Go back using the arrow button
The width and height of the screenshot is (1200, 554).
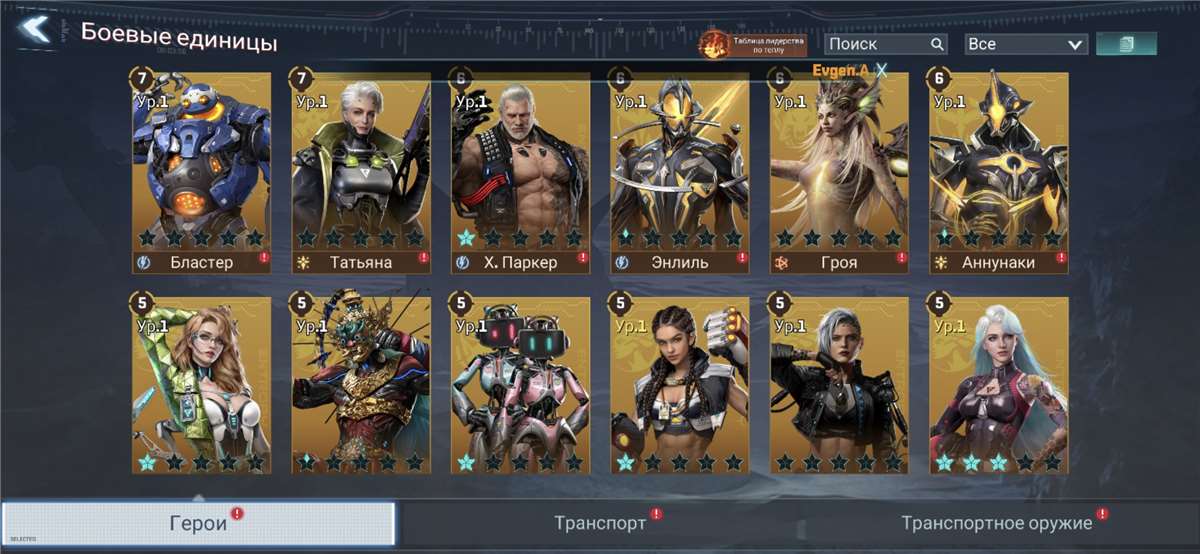[x=34, y=30]
